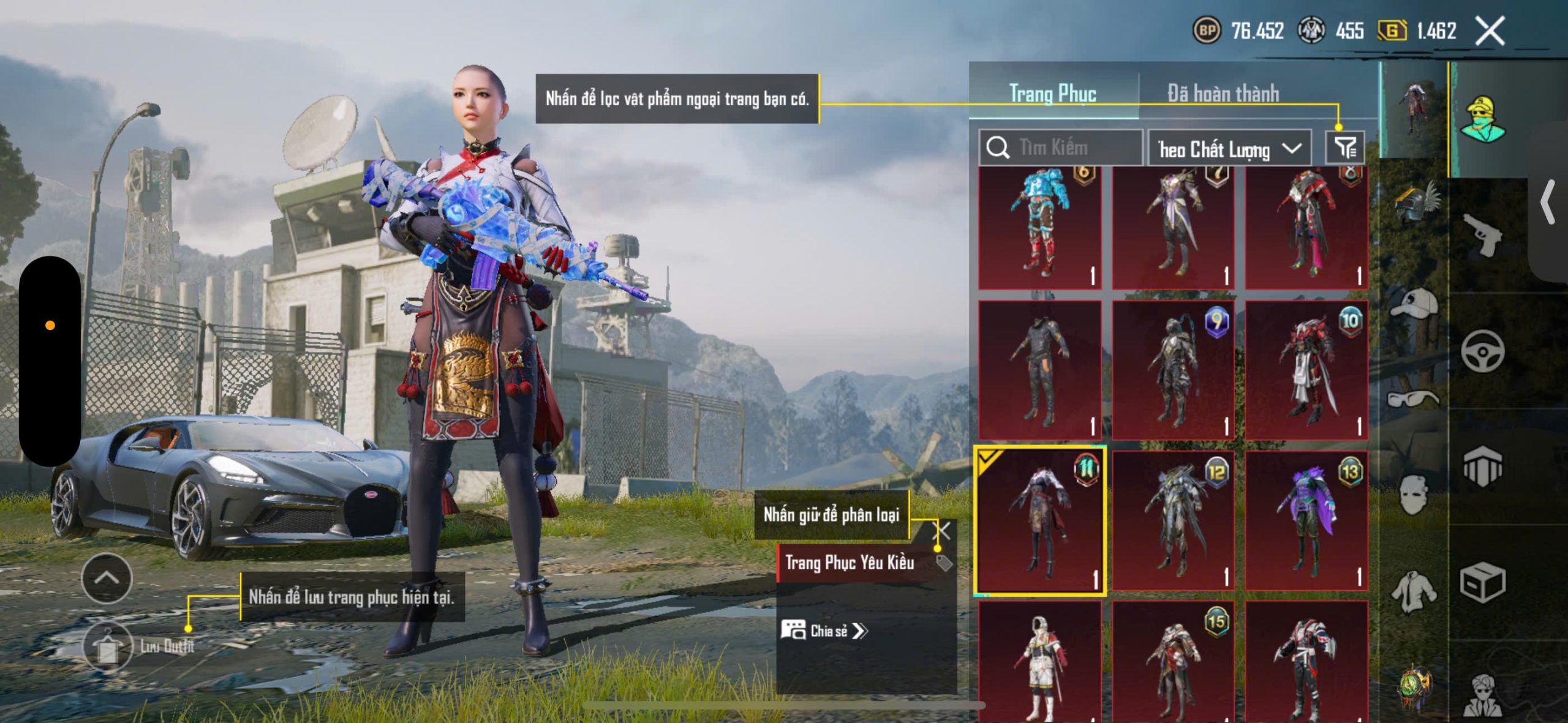The height and width of the screenshot is (723, 1568).
Task: Select the blue armored outfit numbered 6
Action: click(x=1040, y=227)
